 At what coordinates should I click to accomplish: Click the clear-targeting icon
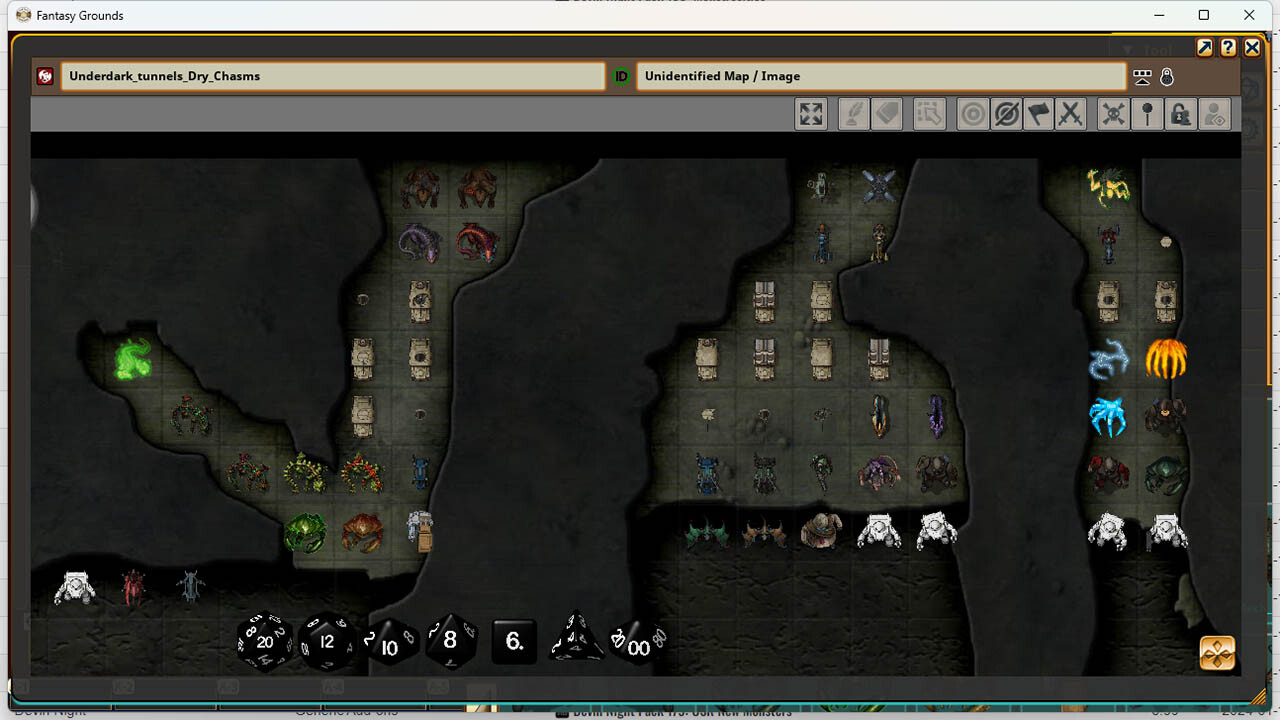(x=1006, y=113)
